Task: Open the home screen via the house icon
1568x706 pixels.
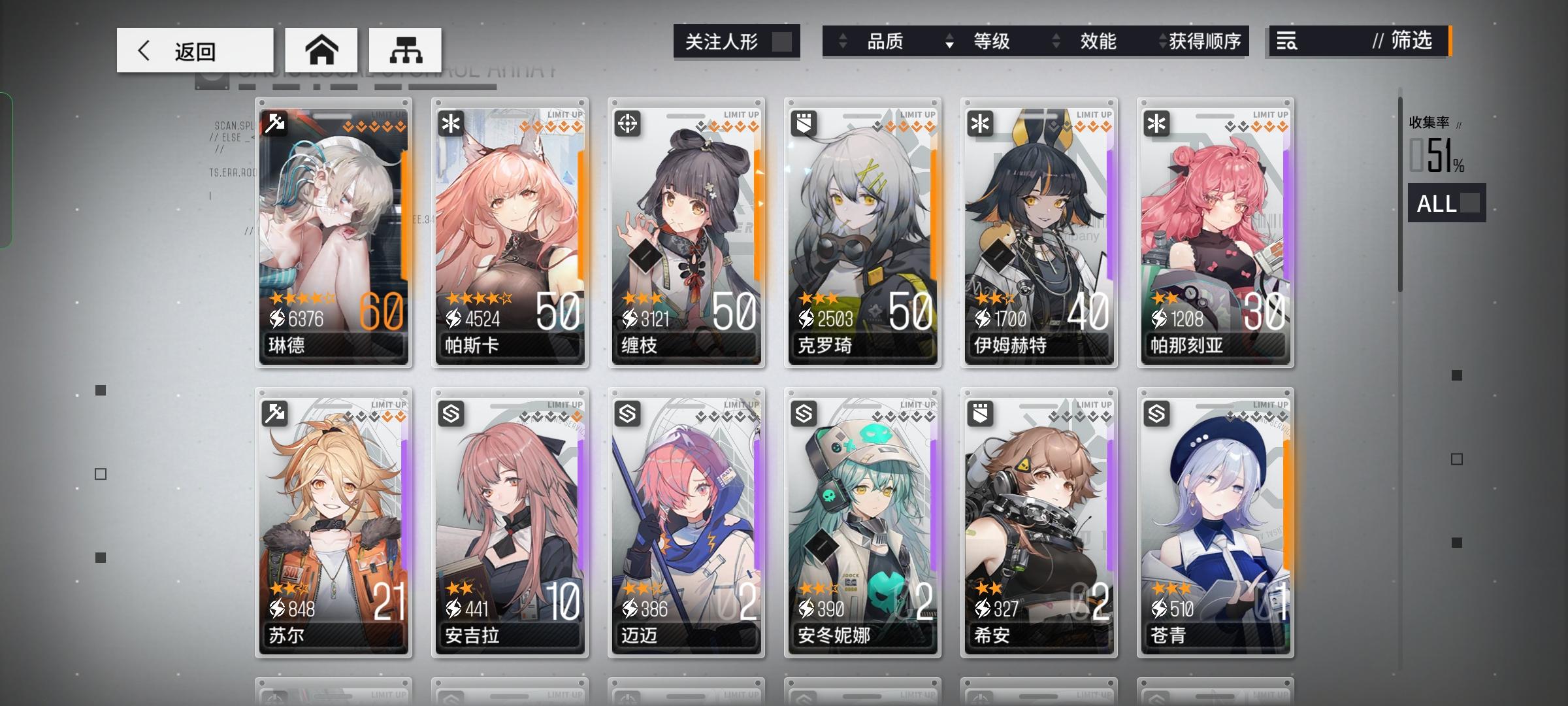Action: point(323,50)
